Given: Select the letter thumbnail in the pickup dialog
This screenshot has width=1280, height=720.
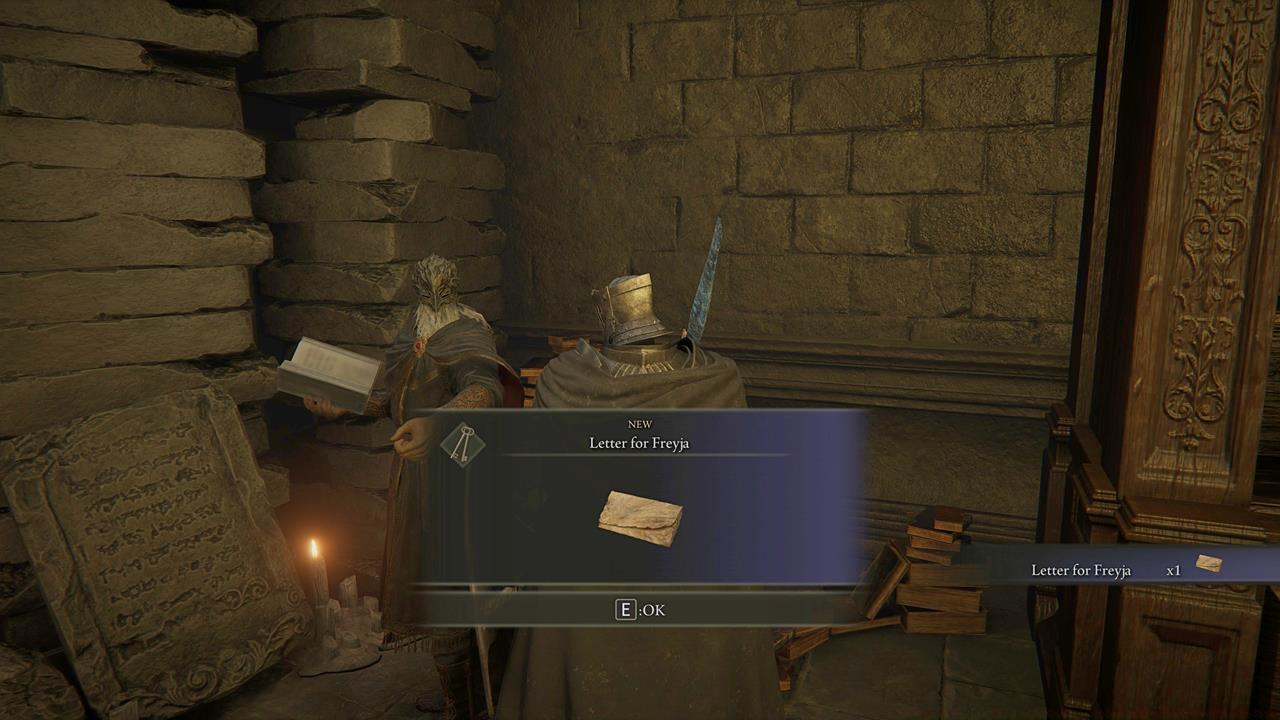Looking at the screenshot, I should point(645,514).
